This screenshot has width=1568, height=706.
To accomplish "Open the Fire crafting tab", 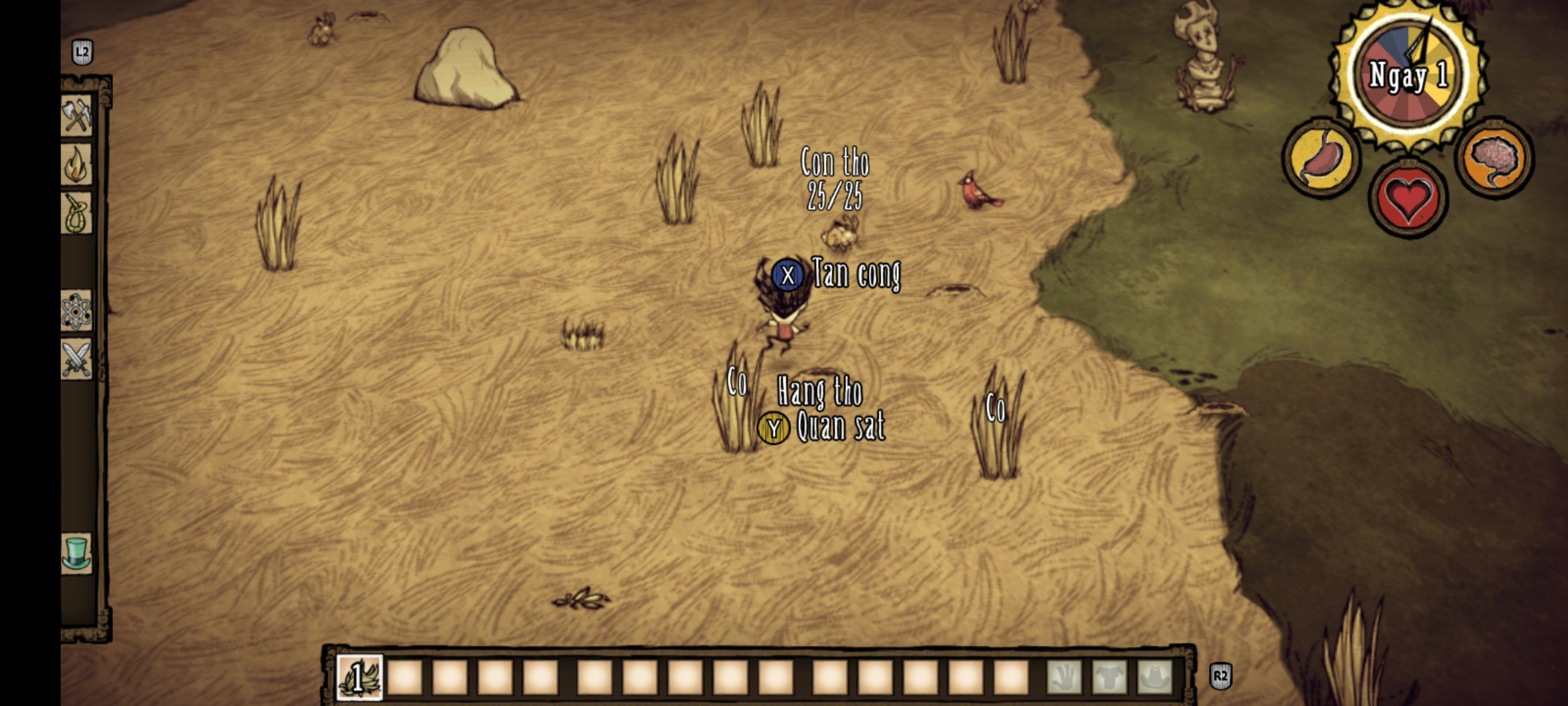I will pos(77,164).
